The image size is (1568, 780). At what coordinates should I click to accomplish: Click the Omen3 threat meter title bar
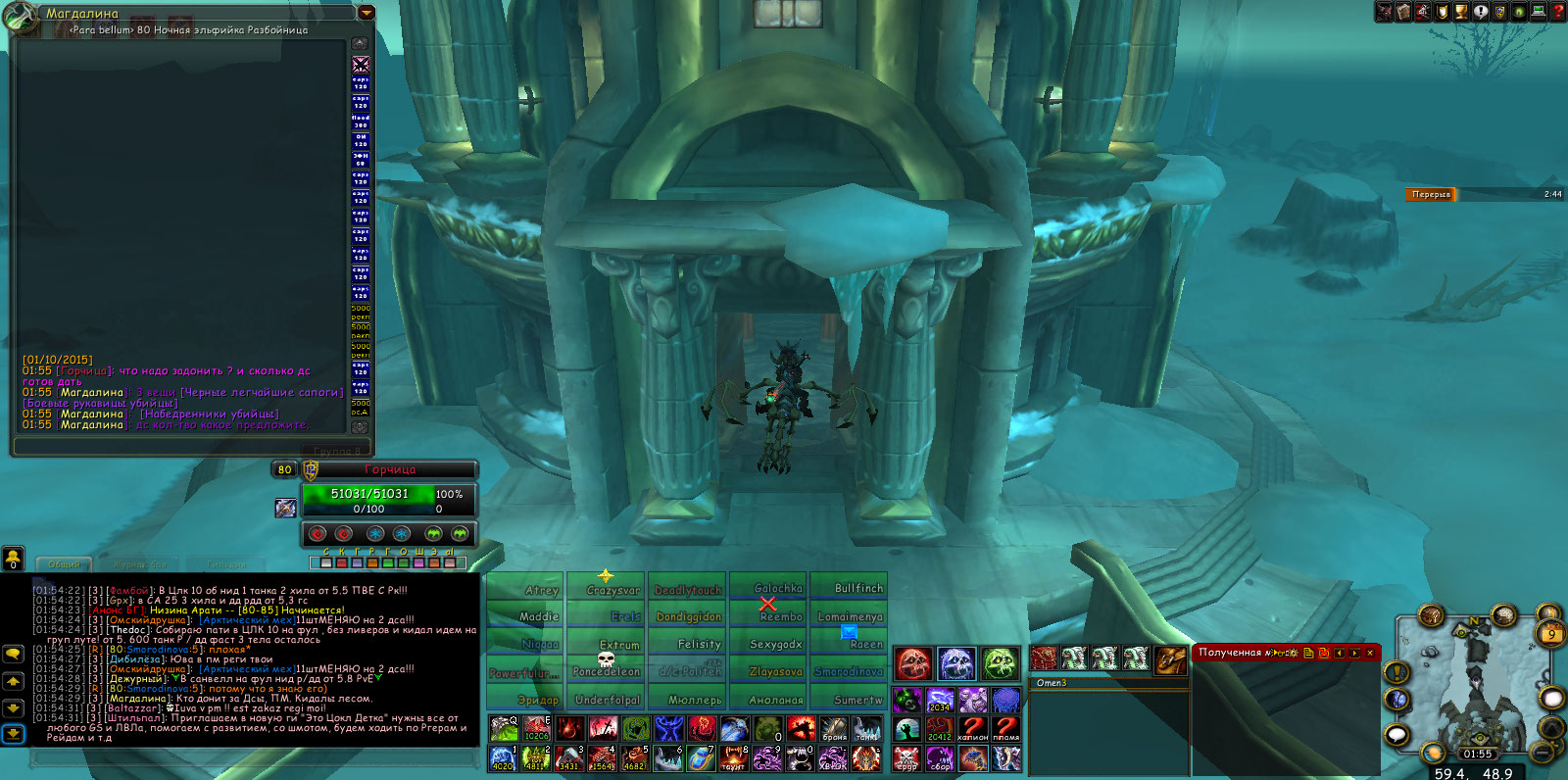pos(1109,683)
